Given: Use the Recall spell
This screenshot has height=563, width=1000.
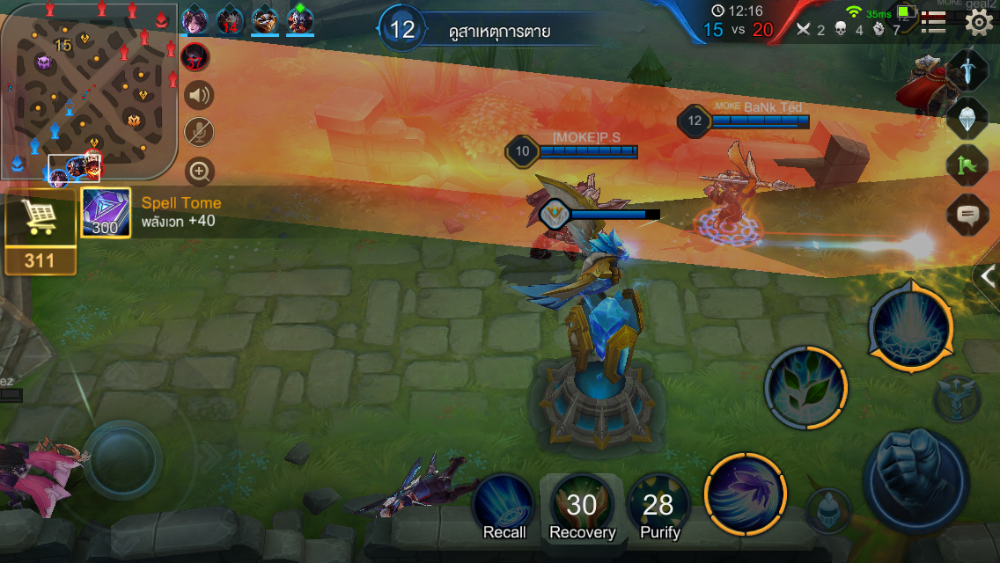Looking at the screenshot, I should pyautogui.click(x=504, y=505).
